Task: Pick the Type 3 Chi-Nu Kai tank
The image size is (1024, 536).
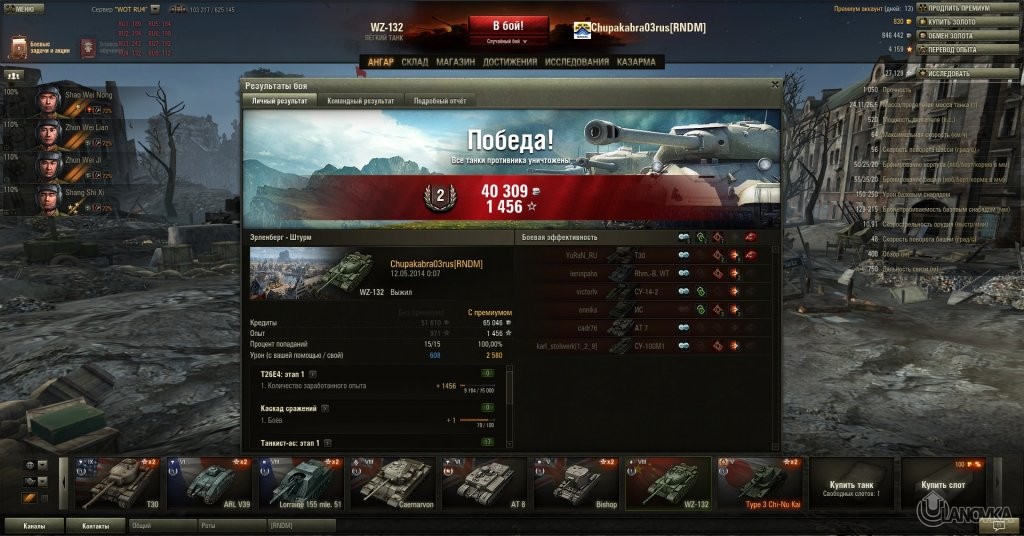Action: pos(760,483)
